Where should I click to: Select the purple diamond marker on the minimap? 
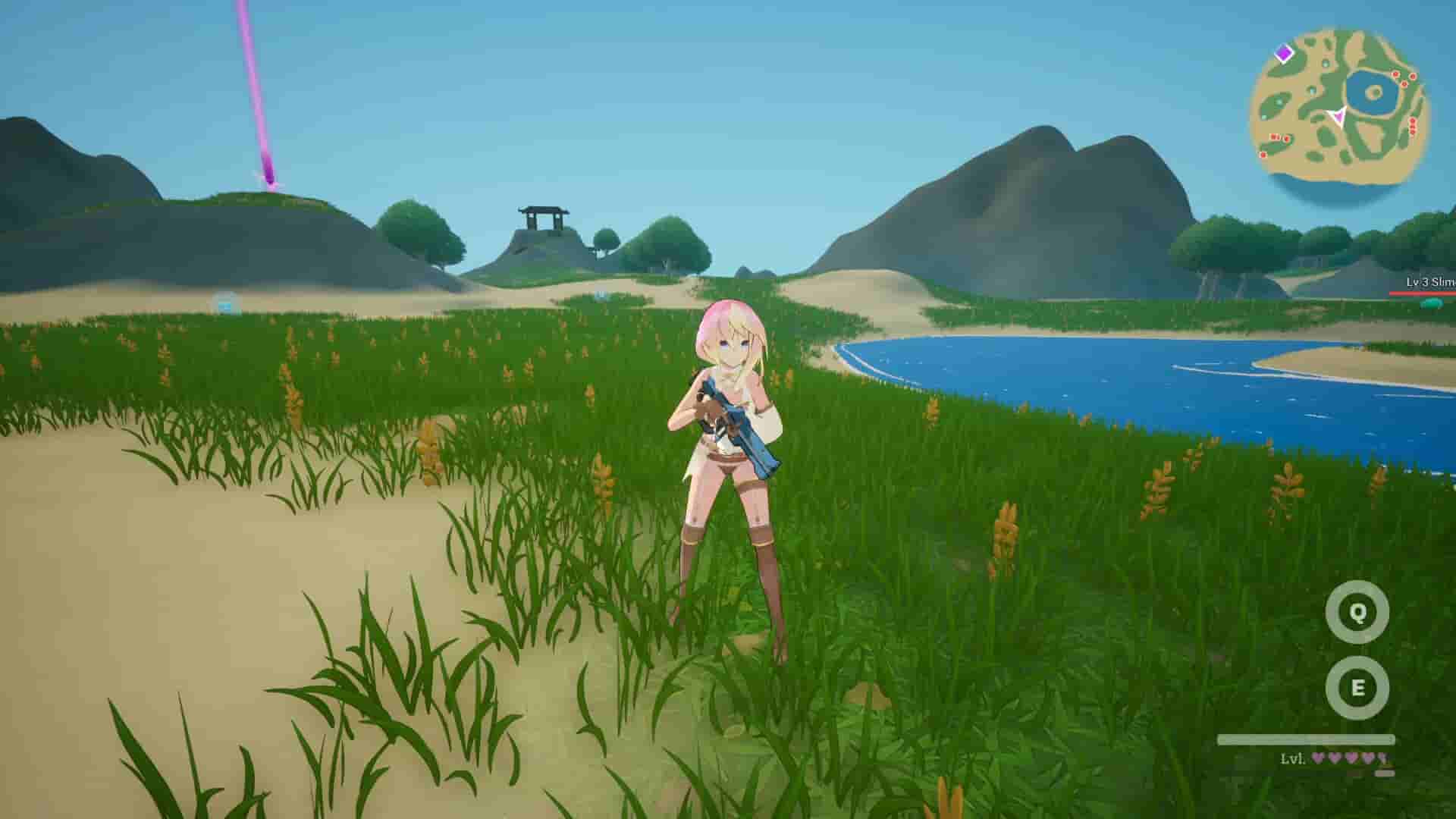click(1284, 54)
